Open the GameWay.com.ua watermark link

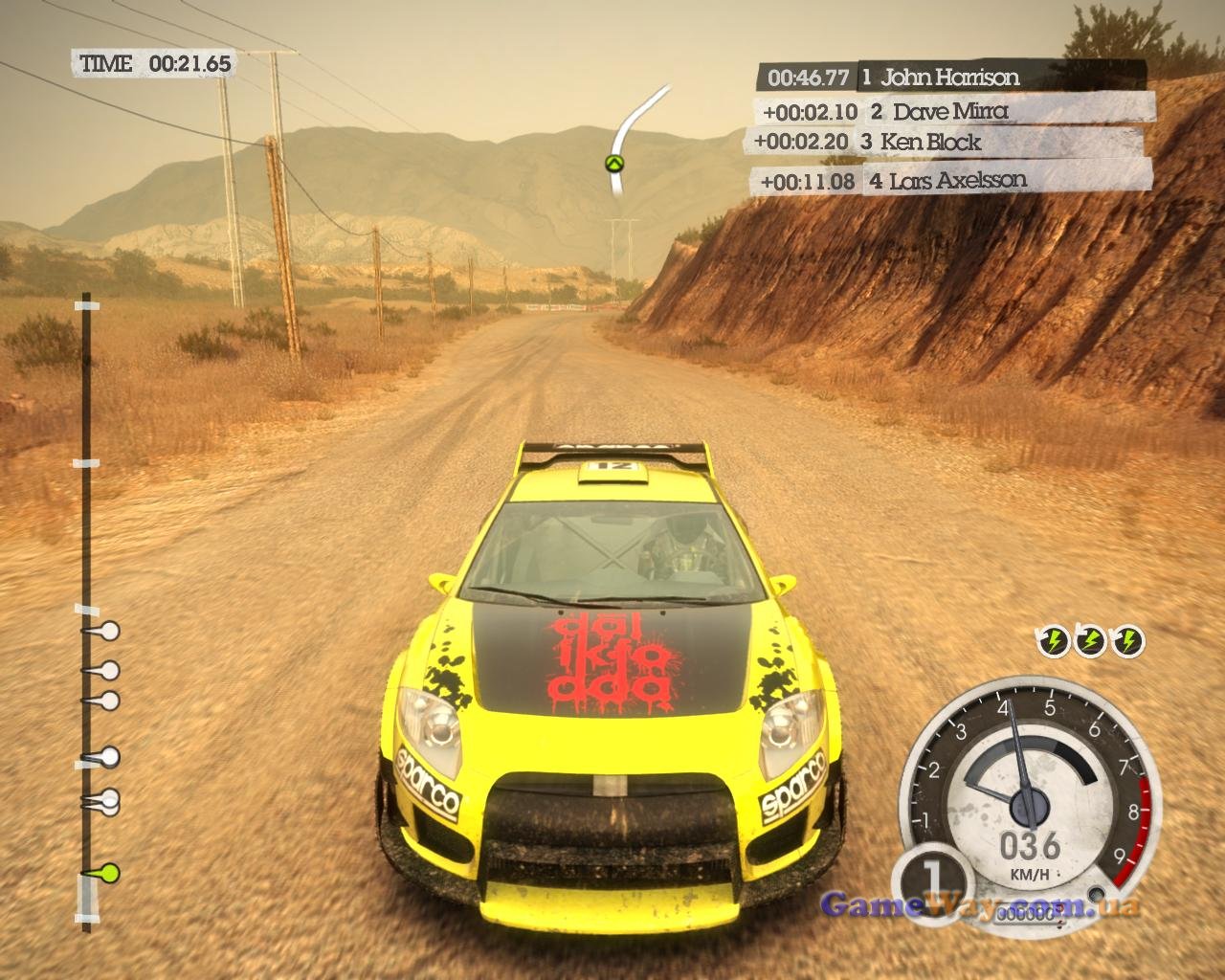[x=981, y=905]
